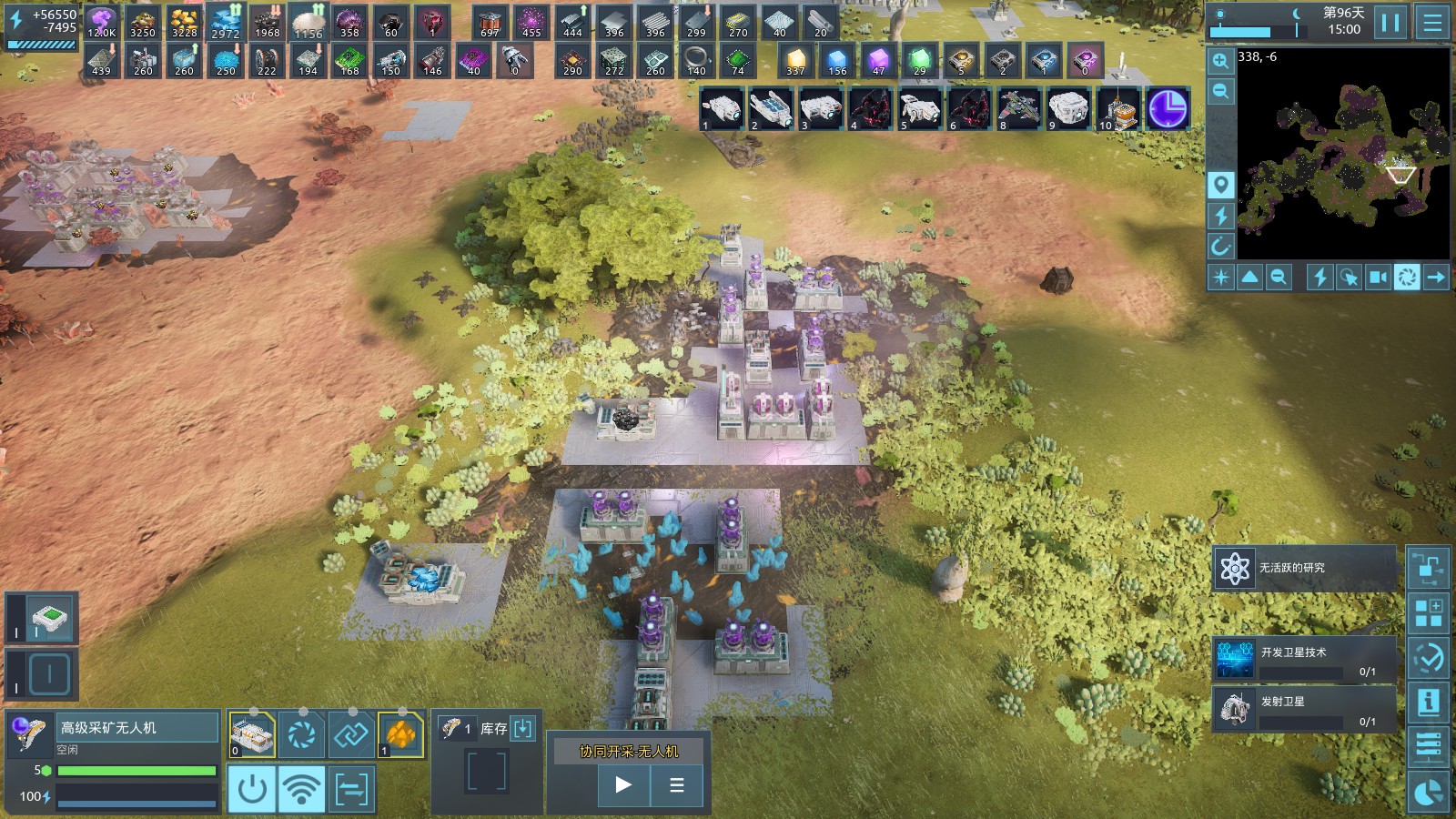
Task: Toggle the video camera button under the minimap
Action: 1378,277
